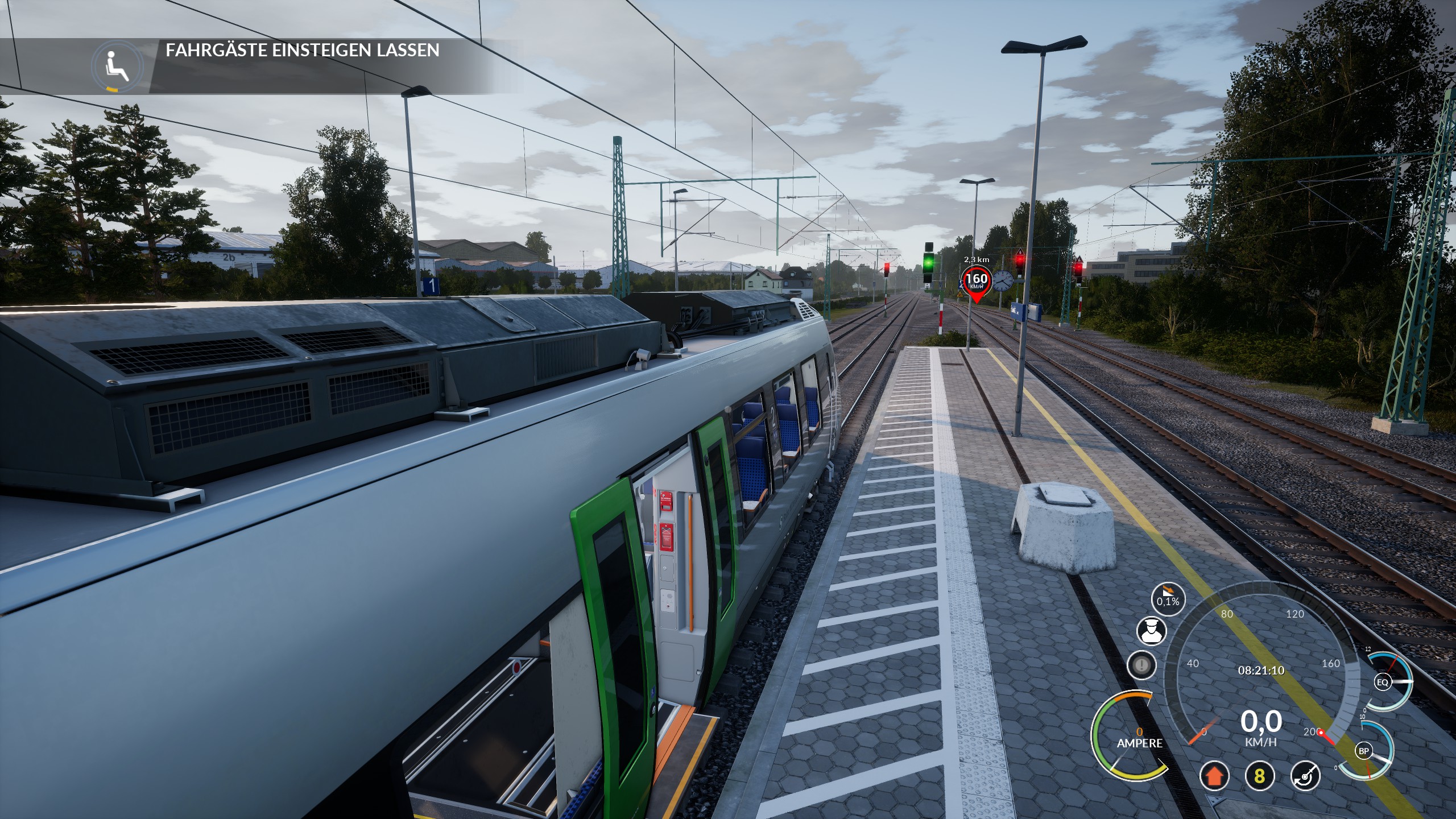Click the gradient 0,1% slope indicator
Viewport: 1456px width, 819px height.
(1168, 599)
